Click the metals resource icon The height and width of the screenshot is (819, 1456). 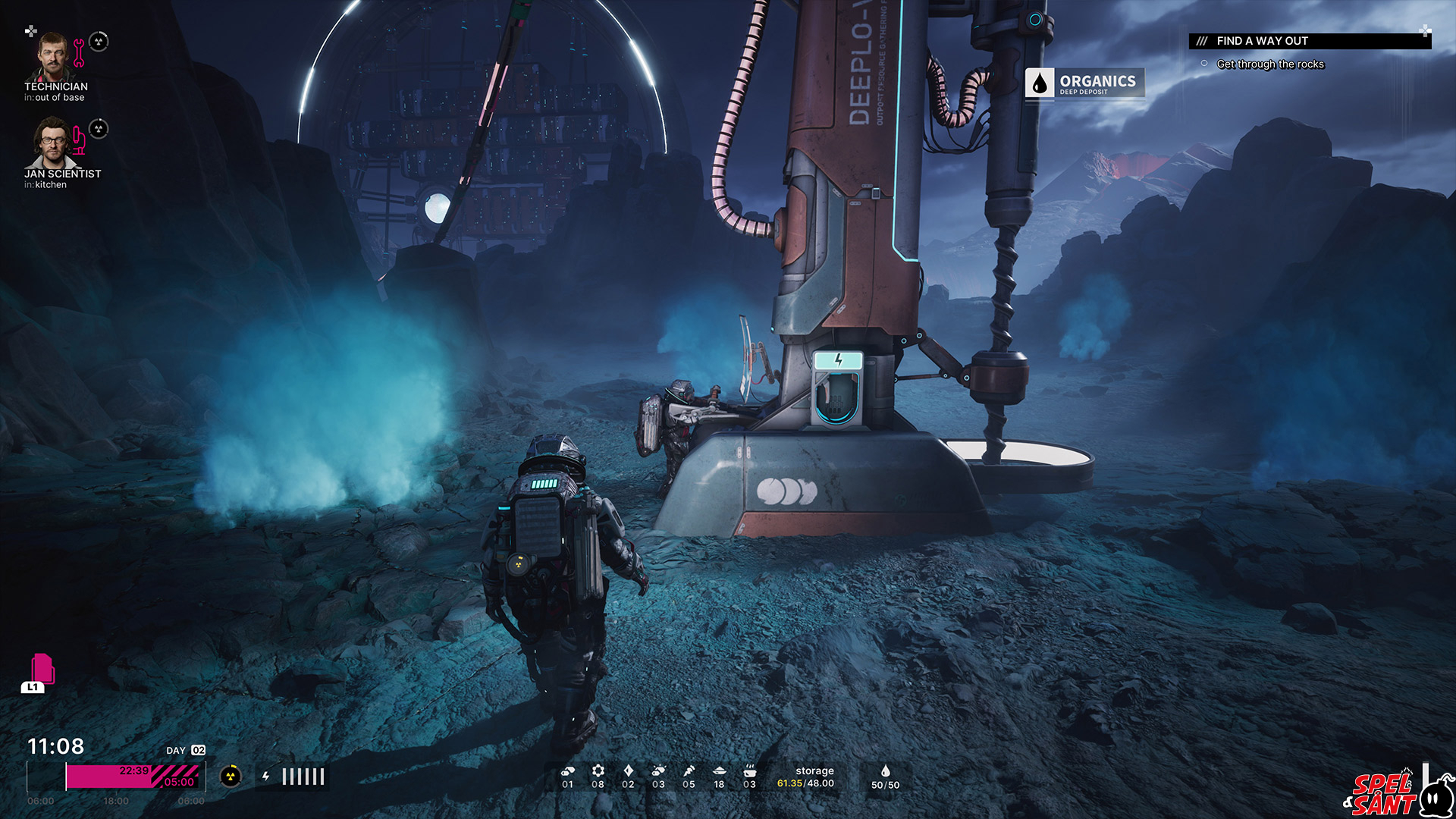[567, 771]
